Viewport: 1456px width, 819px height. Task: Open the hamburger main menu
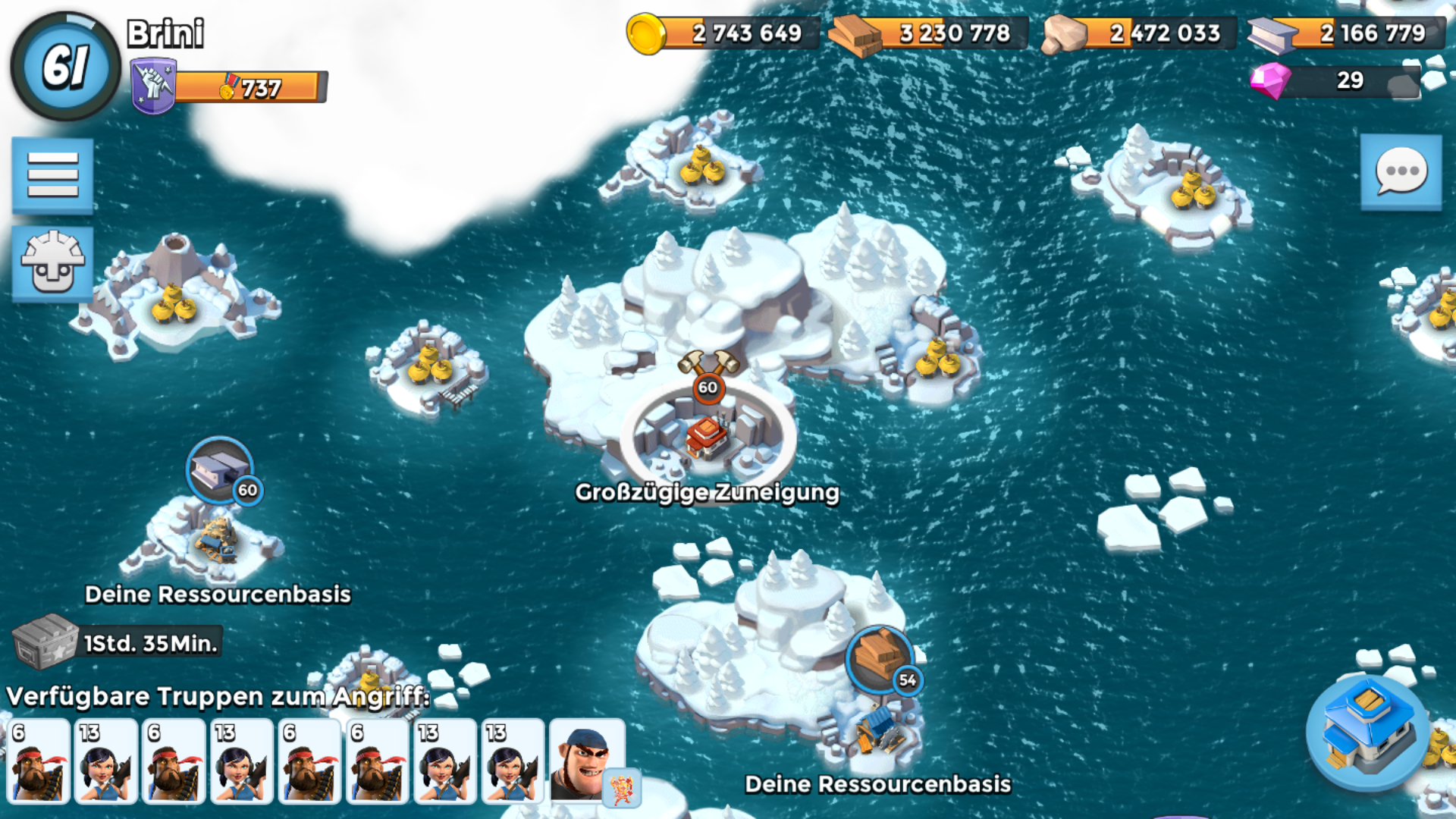[x=52, y=175]
